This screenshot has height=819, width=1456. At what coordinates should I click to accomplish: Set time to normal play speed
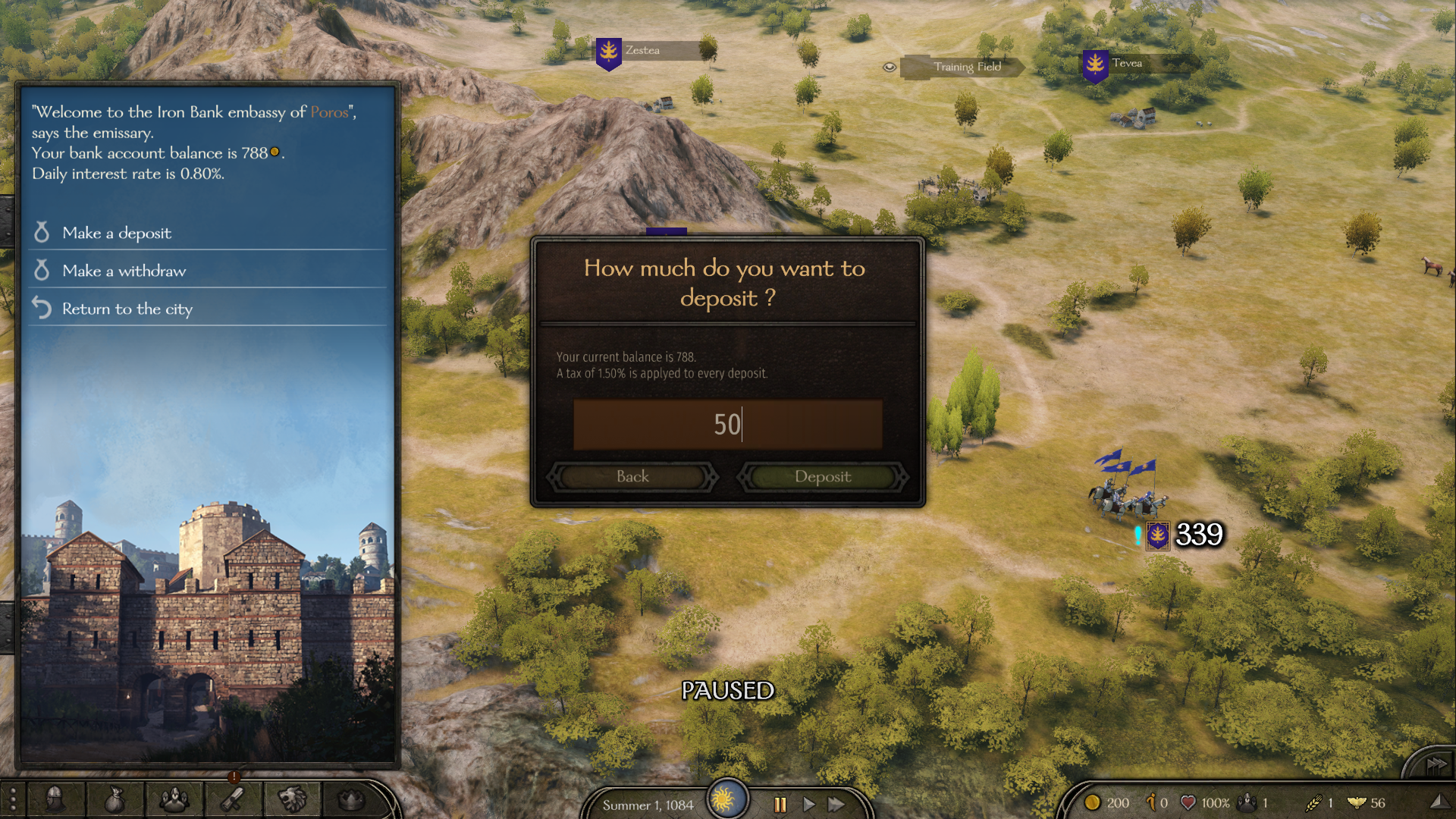point(808,805)
